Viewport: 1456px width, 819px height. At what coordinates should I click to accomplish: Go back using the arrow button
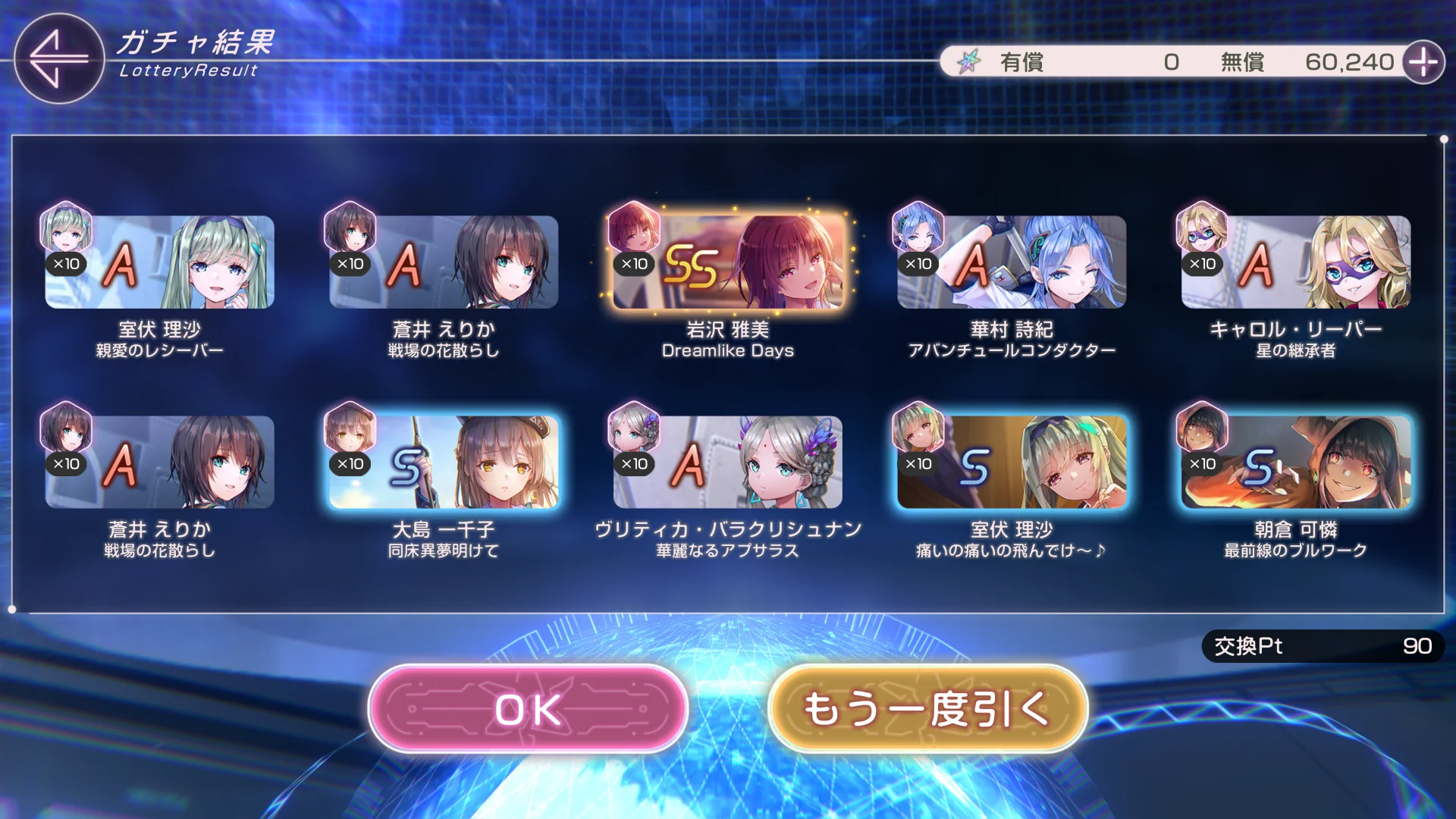click(x=58, y=58)
